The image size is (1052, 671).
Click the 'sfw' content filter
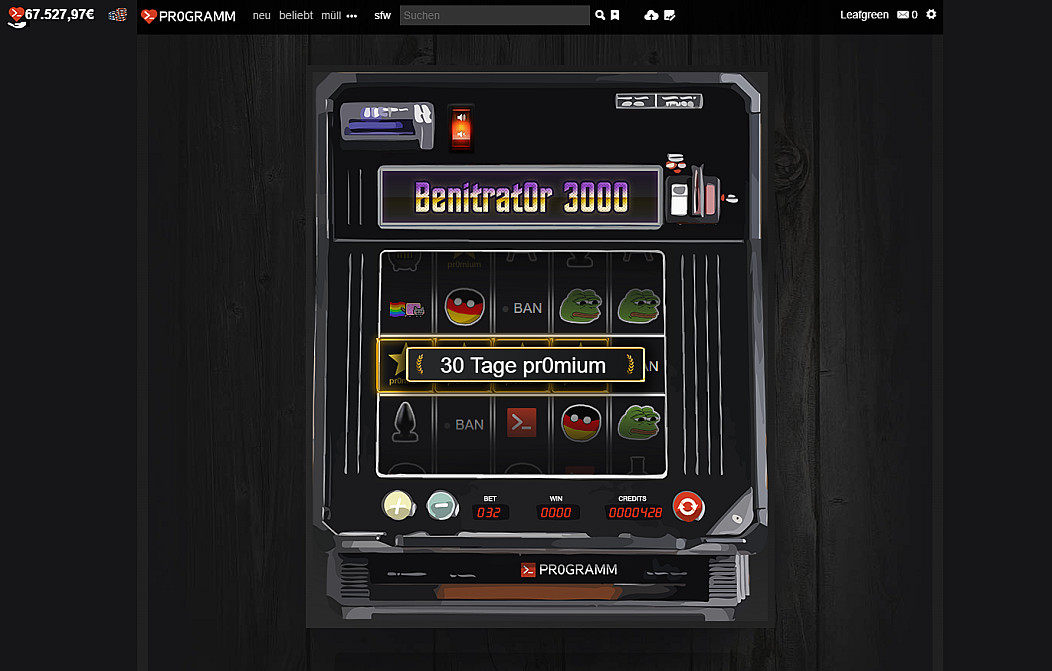(383, 16)
